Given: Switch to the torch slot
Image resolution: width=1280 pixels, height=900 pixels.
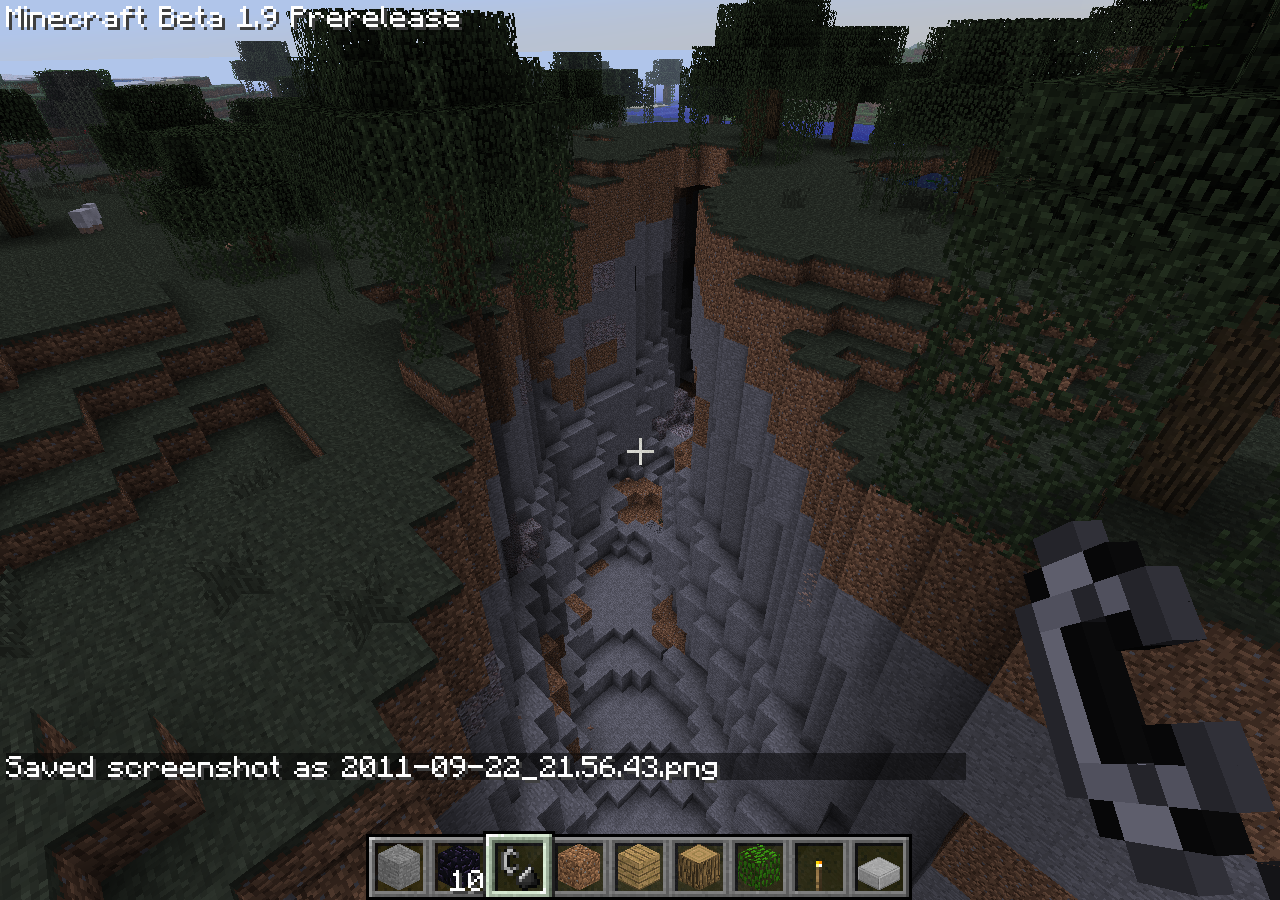Looking at the screenshot, I should [819, 866].
